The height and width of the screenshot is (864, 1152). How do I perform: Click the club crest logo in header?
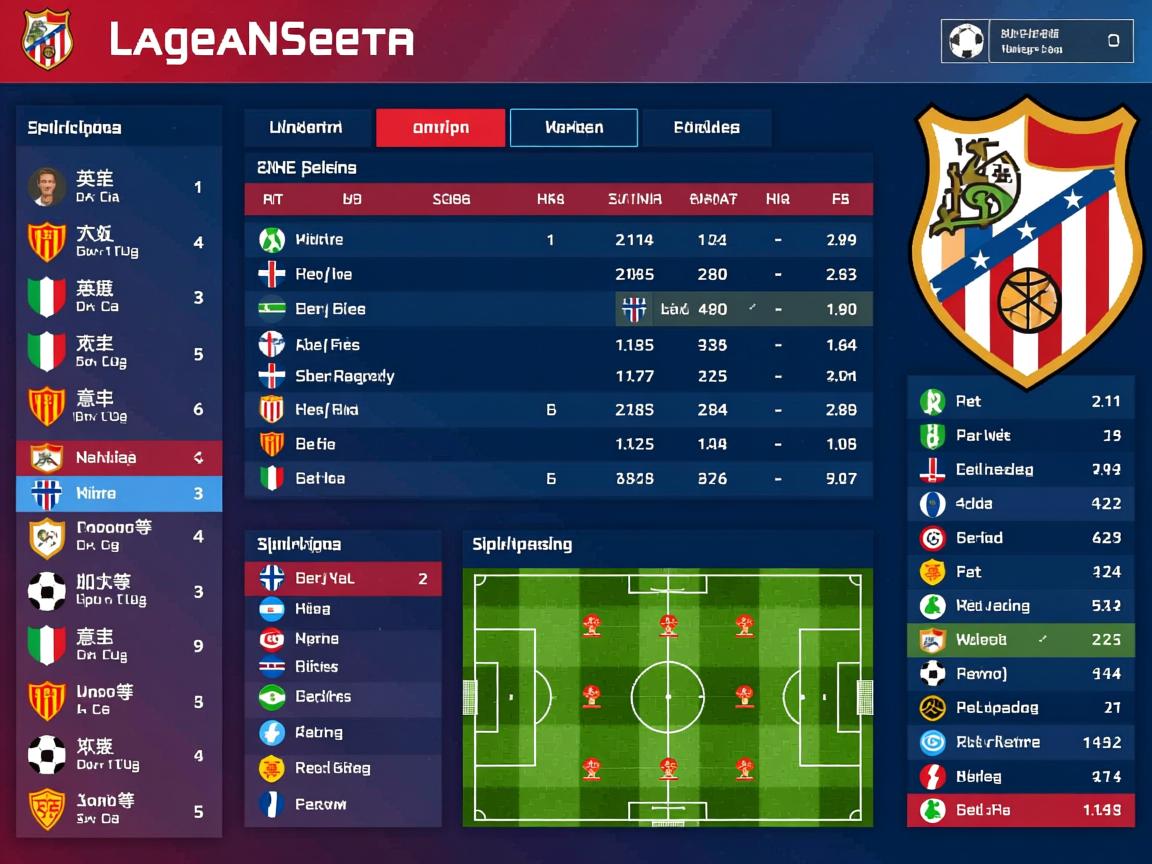tap(47, 40)
